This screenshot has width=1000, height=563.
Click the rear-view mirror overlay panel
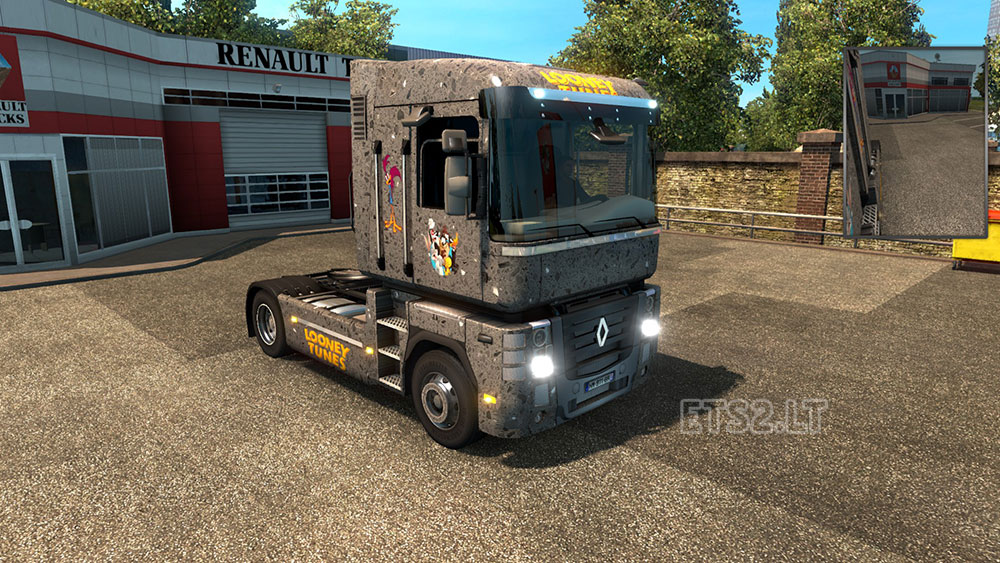[915, 142]
